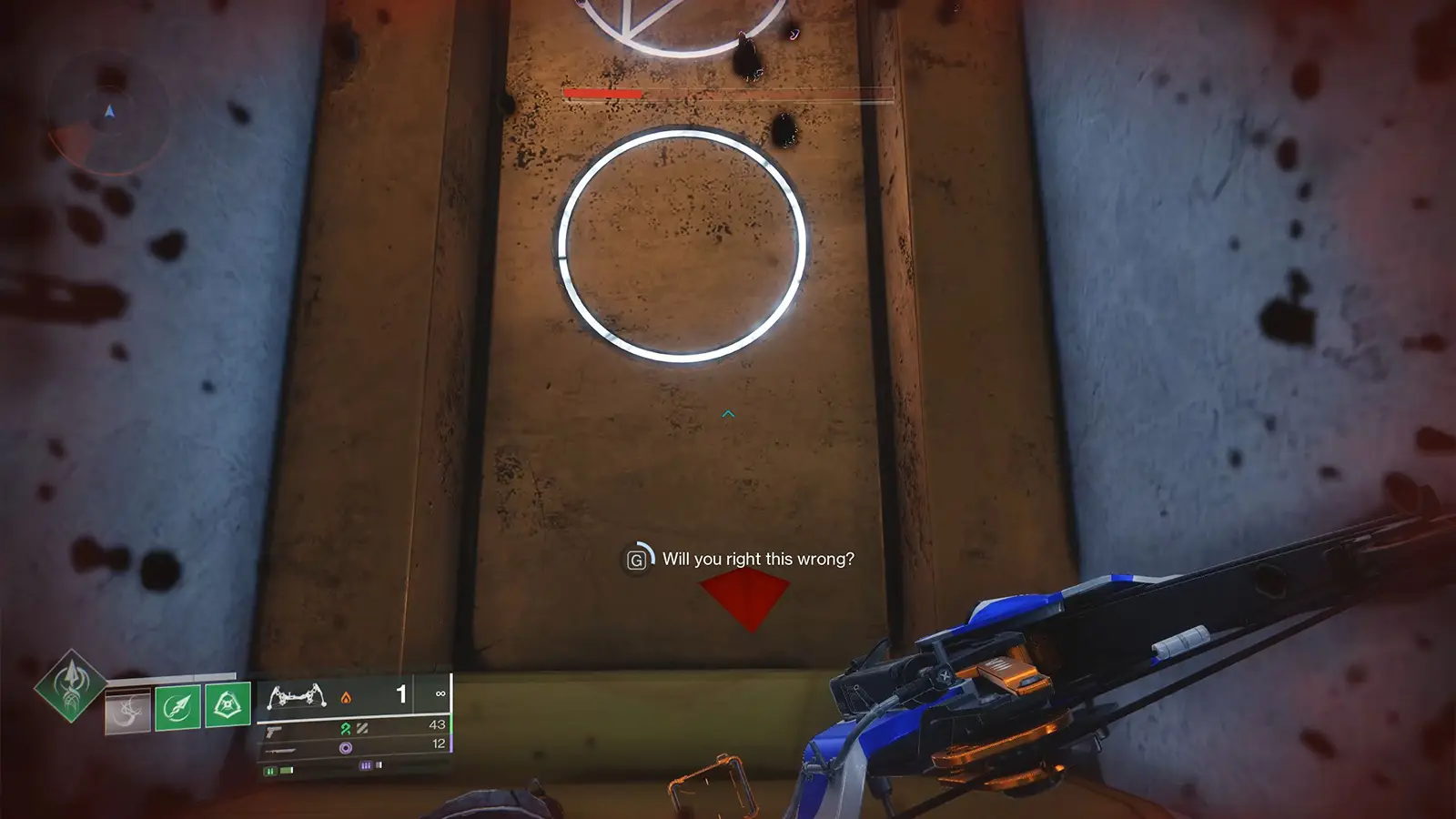1456x819 pixels.
Task: Click the 'Will you right this wrong?' prompt text
Action: (x=760, y=559)
